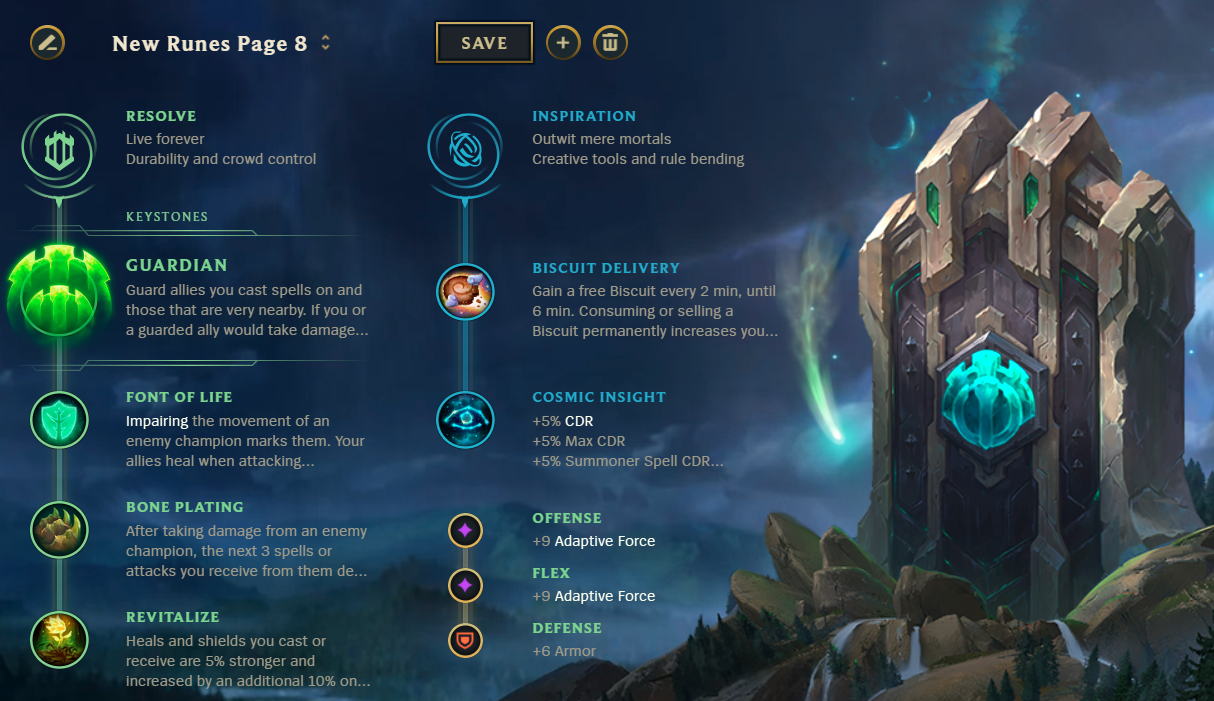
Task: Pick the Cosmic Insight rune
Action: [465, 419]
